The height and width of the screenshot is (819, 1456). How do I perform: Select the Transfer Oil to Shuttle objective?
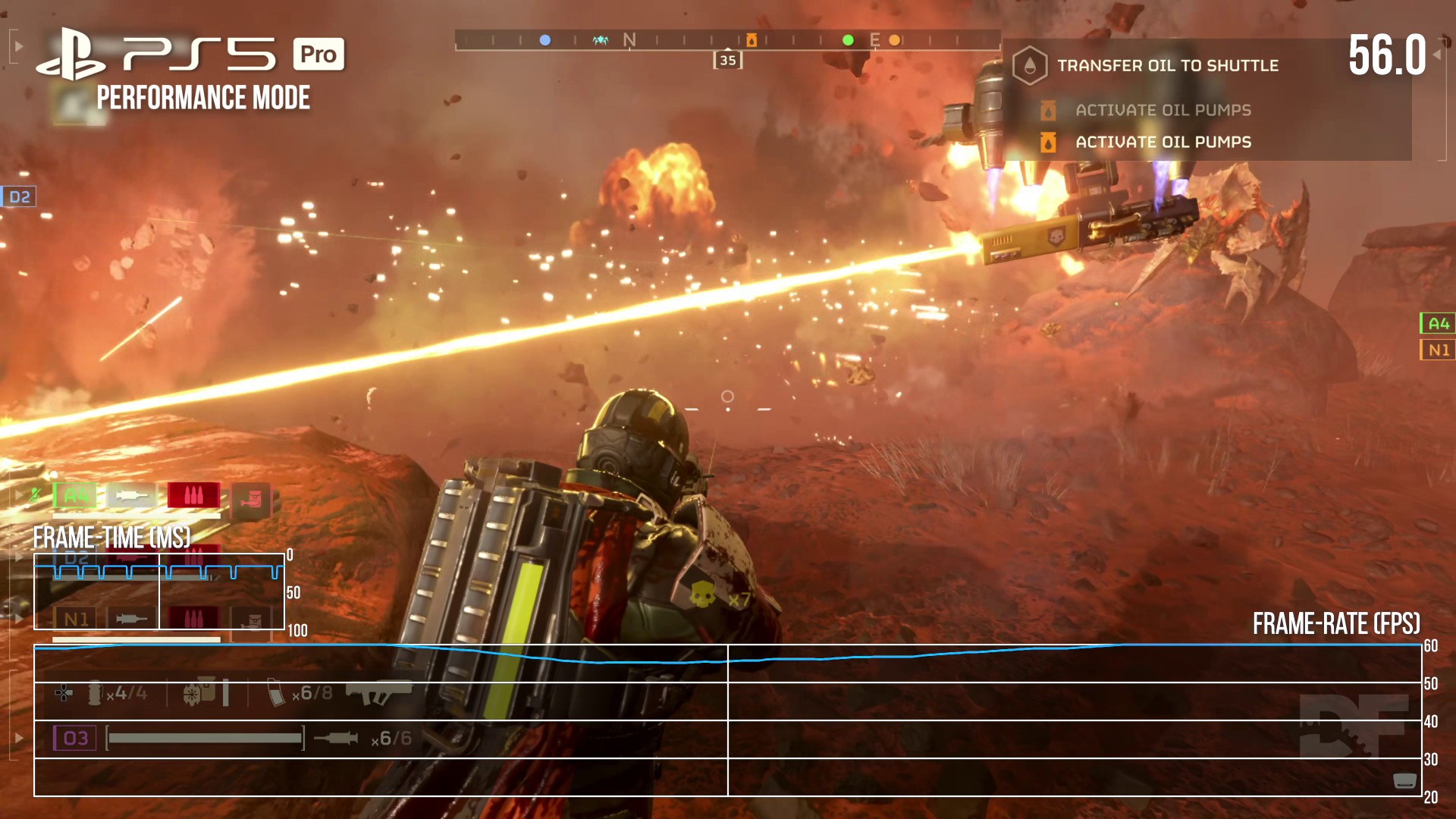pyautogui.click(x=1167, y=66)
